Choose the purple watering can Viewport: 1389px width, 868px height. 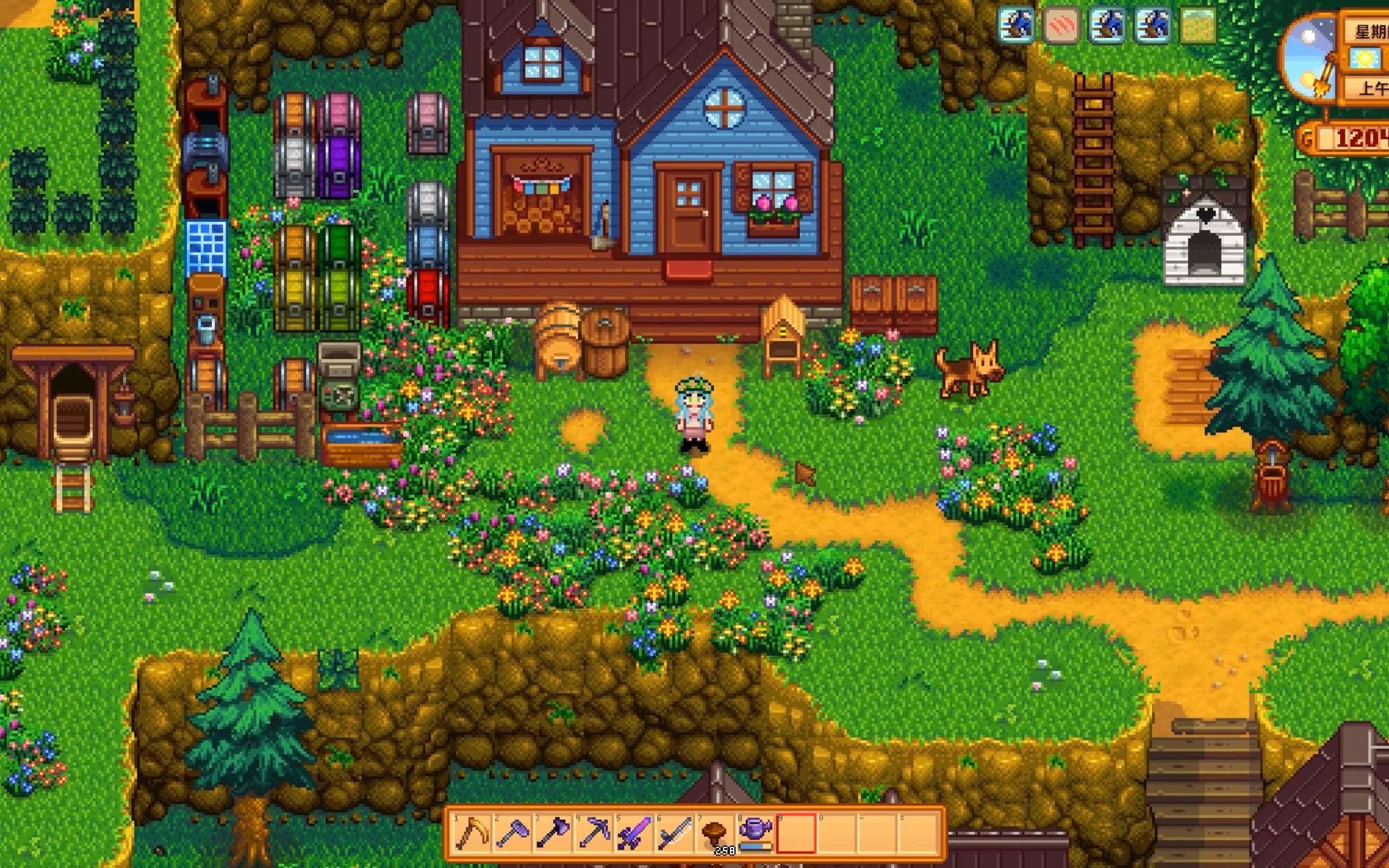(755, 833)
